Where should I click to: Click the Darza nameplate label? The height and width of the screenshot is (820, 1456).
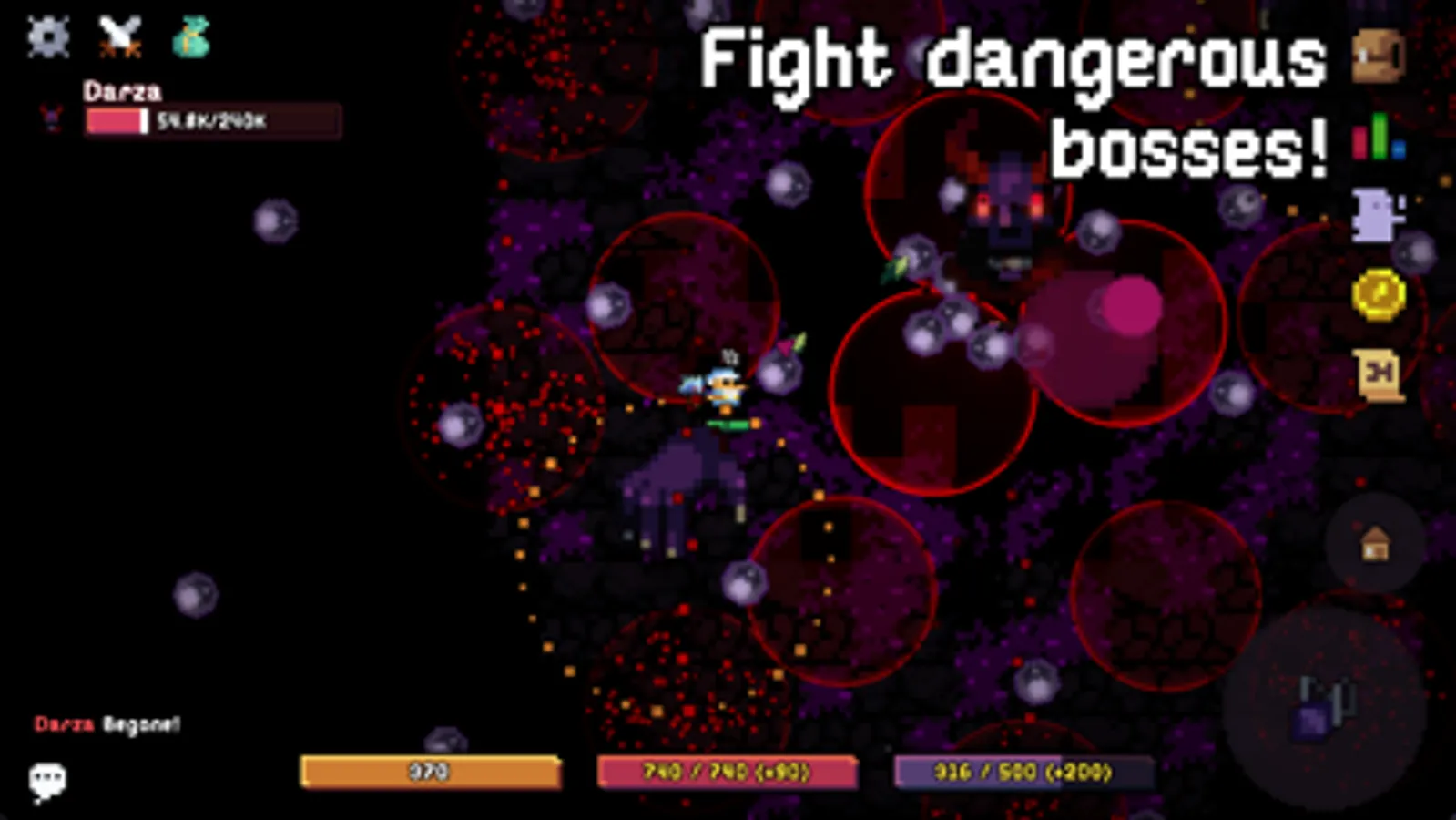[122, 91]
